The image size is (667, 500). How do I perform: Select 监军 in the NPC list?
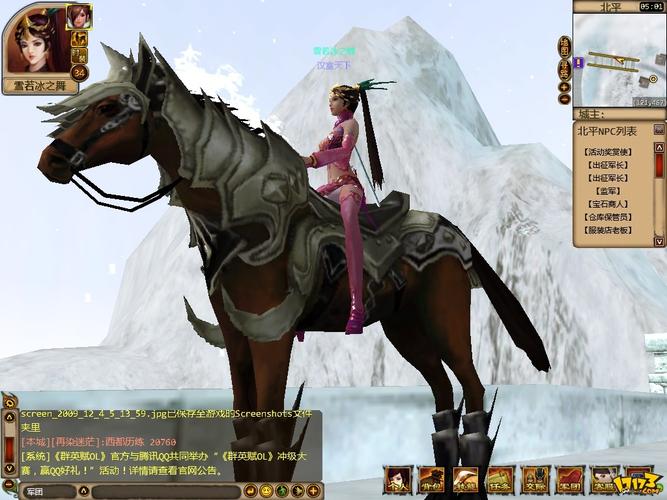(608, 190)
